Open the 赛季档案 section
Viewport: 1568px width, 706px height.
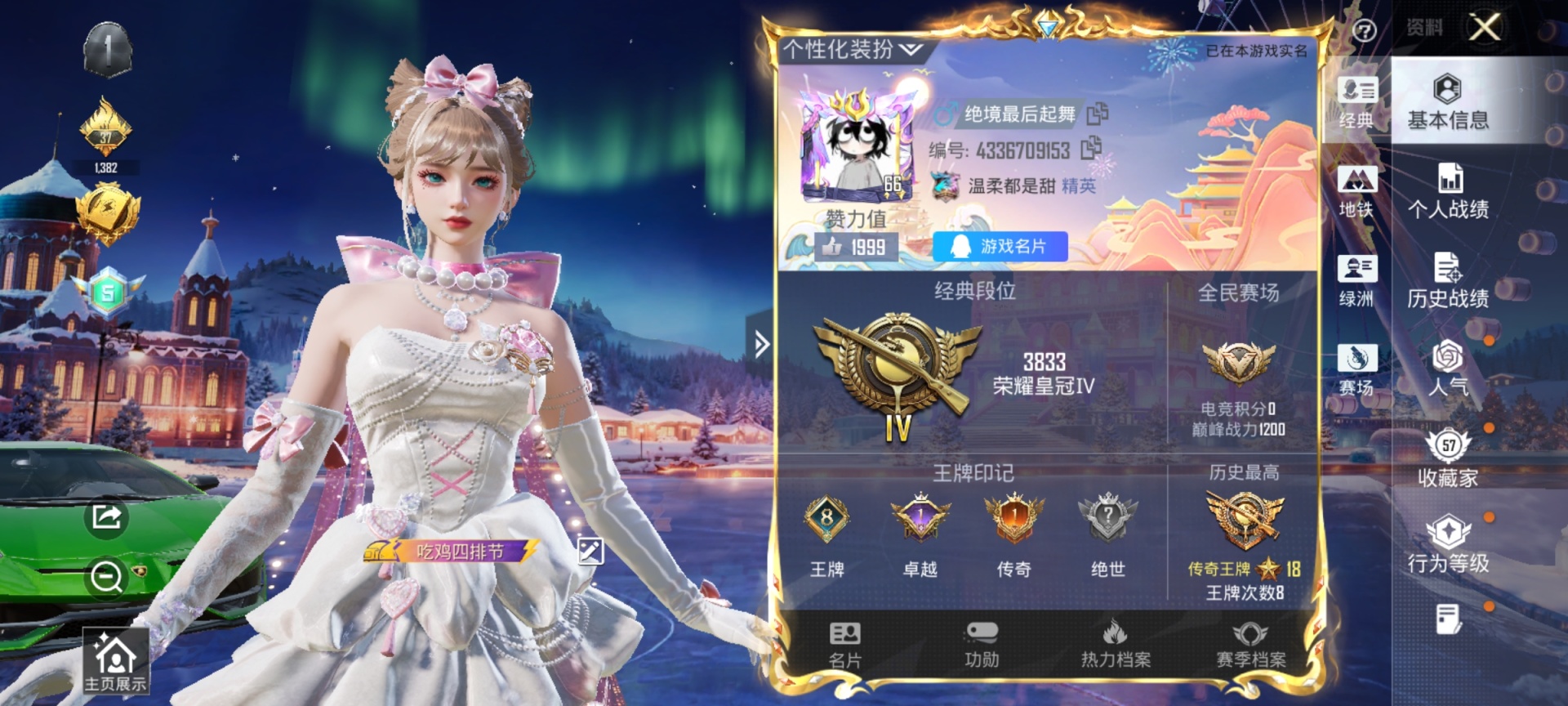point(1250,645)
